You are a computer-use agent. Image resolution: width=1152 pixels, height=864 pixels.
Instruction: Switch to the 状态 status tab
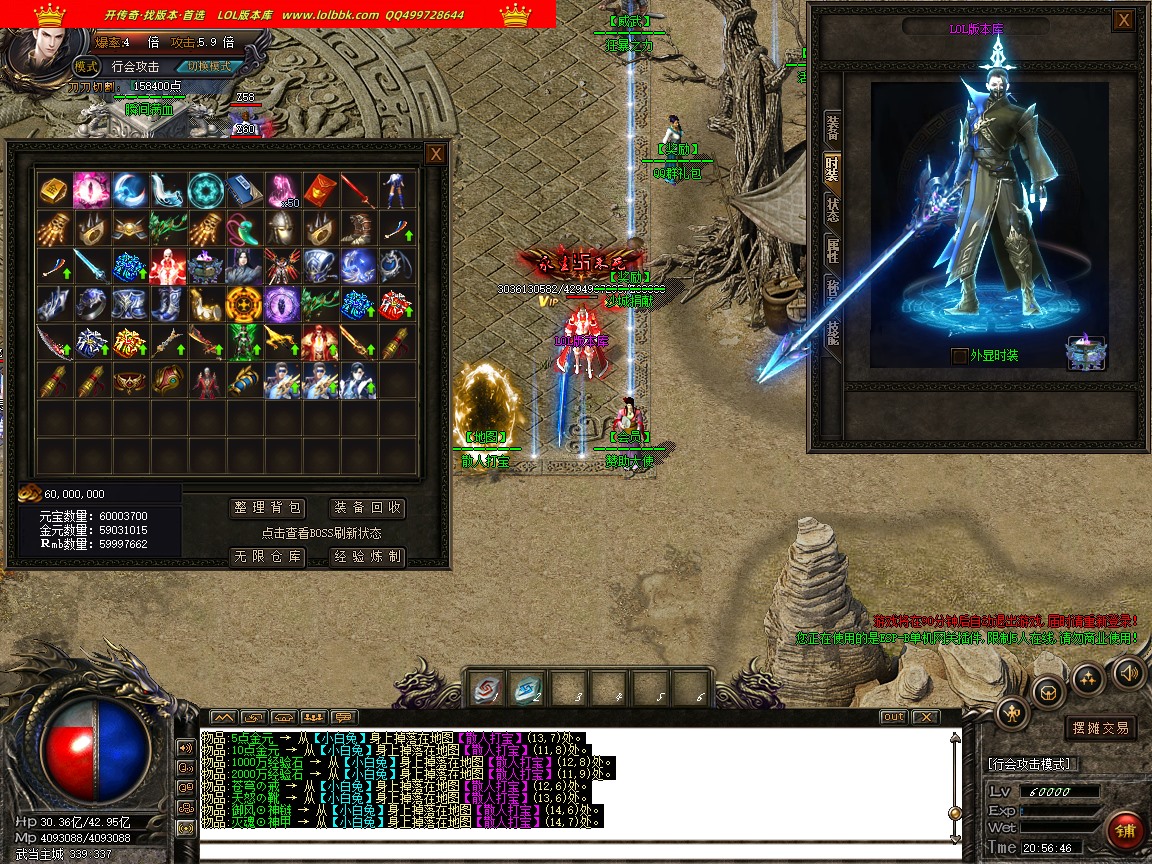[x=832, y=209]
